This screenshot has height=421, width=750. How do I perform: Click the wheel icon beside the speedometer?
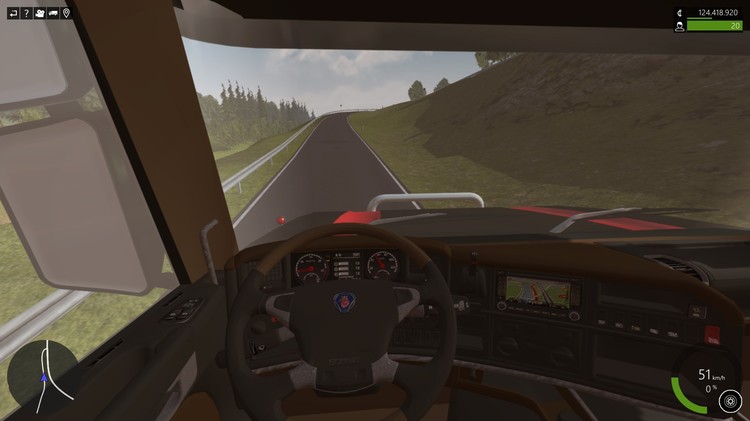coord(729,401)
